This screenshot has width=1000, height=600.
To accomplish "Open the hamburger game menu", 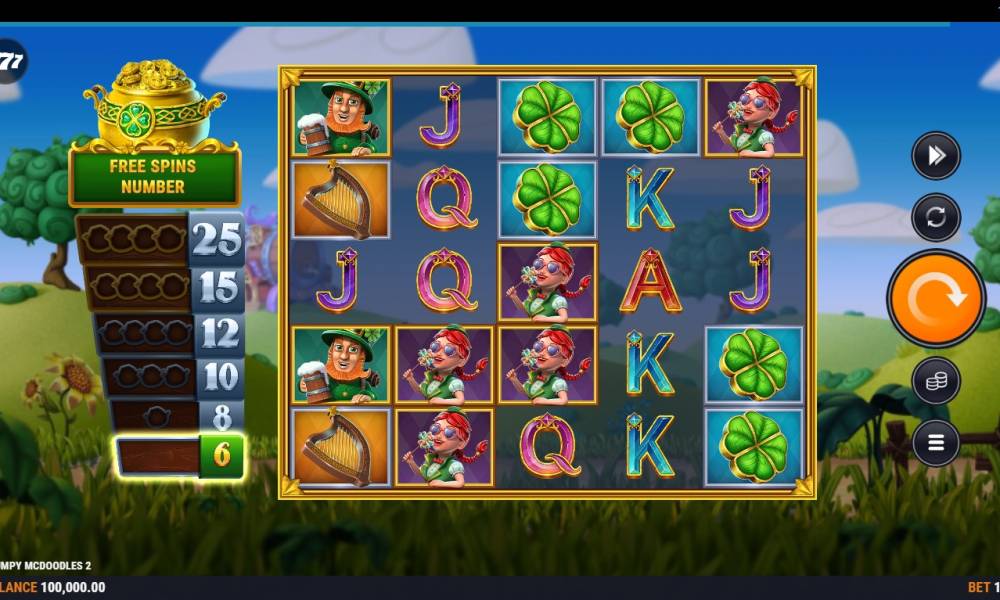I will [x=936, y=442].
